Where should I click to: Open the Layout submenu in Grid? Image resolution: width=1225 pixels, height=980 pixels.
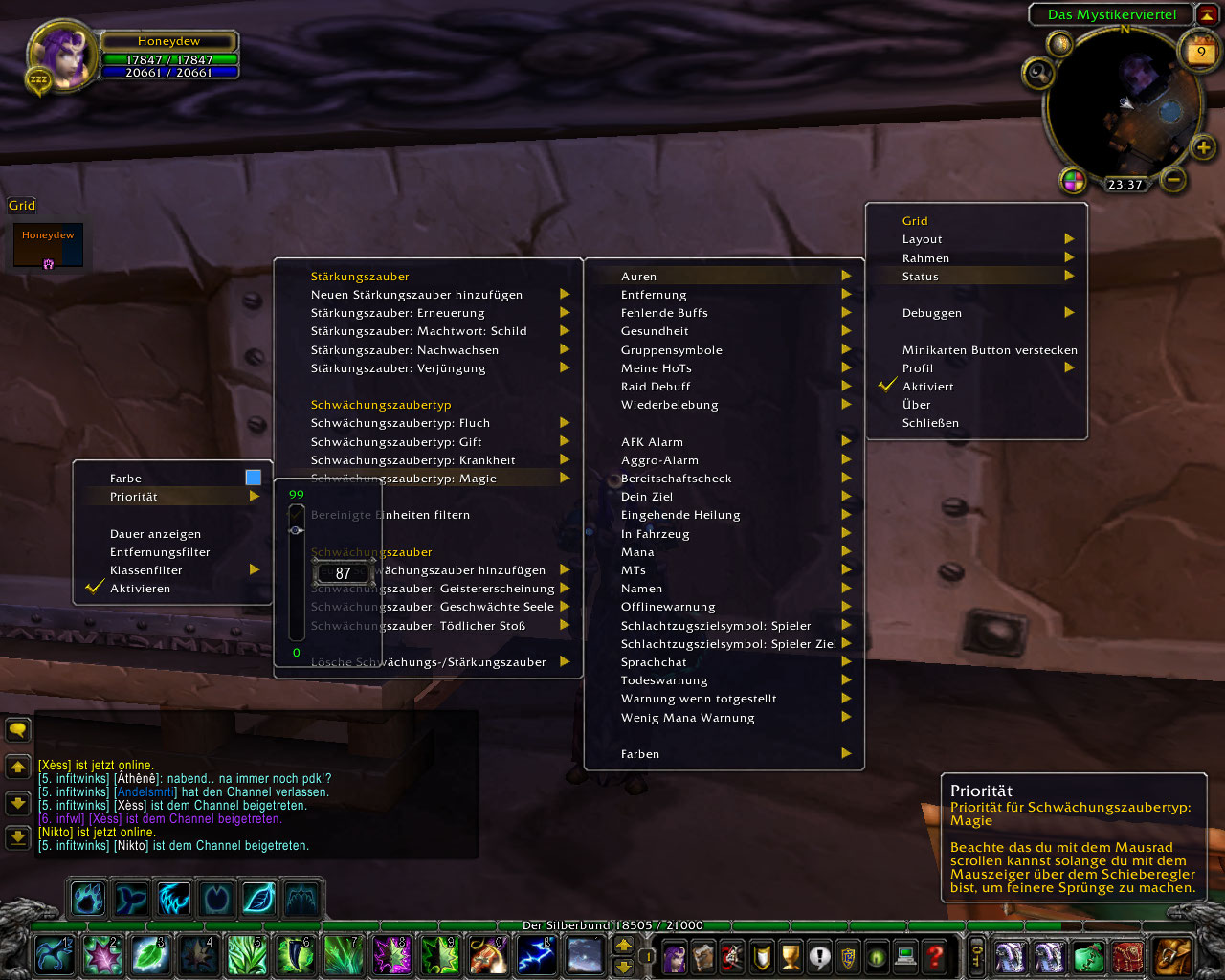pyautogui.click(x=922, y=239)
